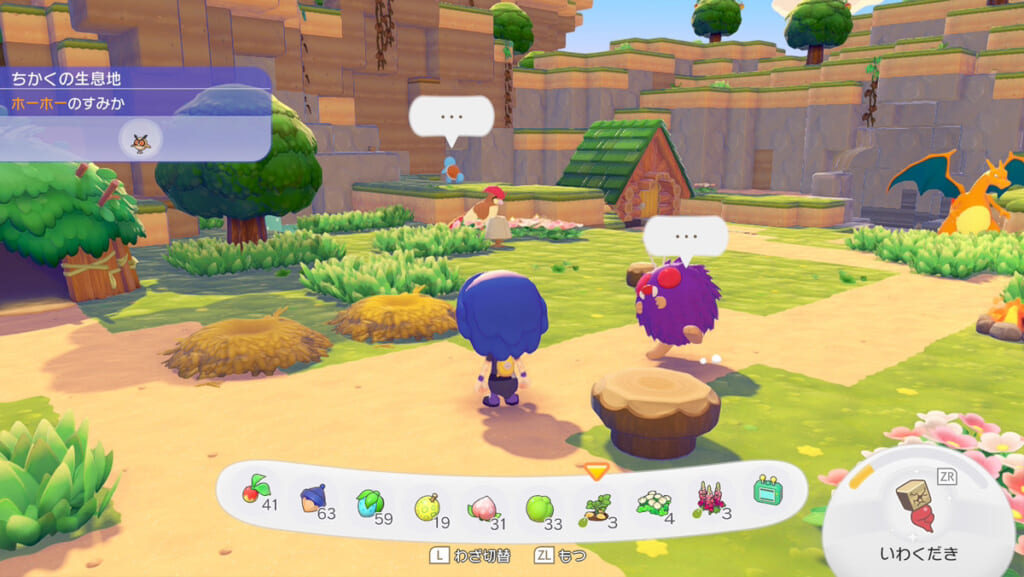
Task: Select the pink tall flowers slot
Action: (x=710, y=497)
